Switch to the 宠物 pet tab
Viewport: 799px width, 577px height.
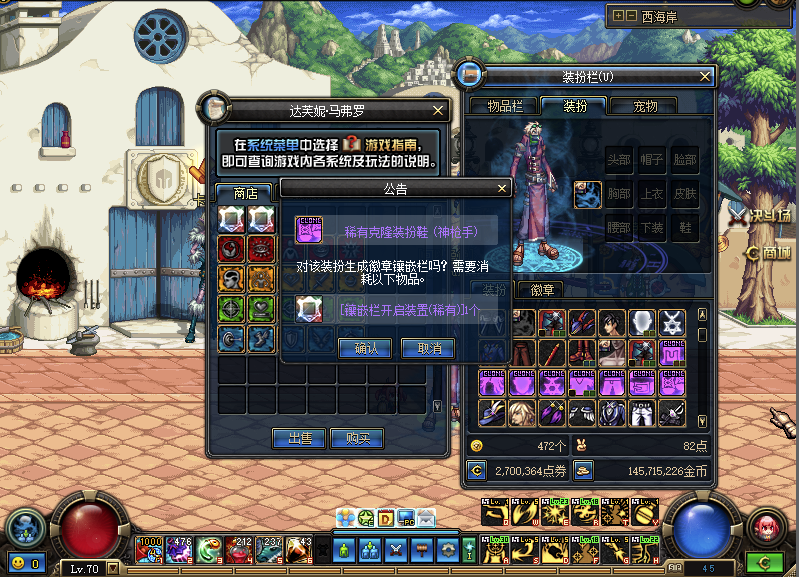click(x=645, y=106)
